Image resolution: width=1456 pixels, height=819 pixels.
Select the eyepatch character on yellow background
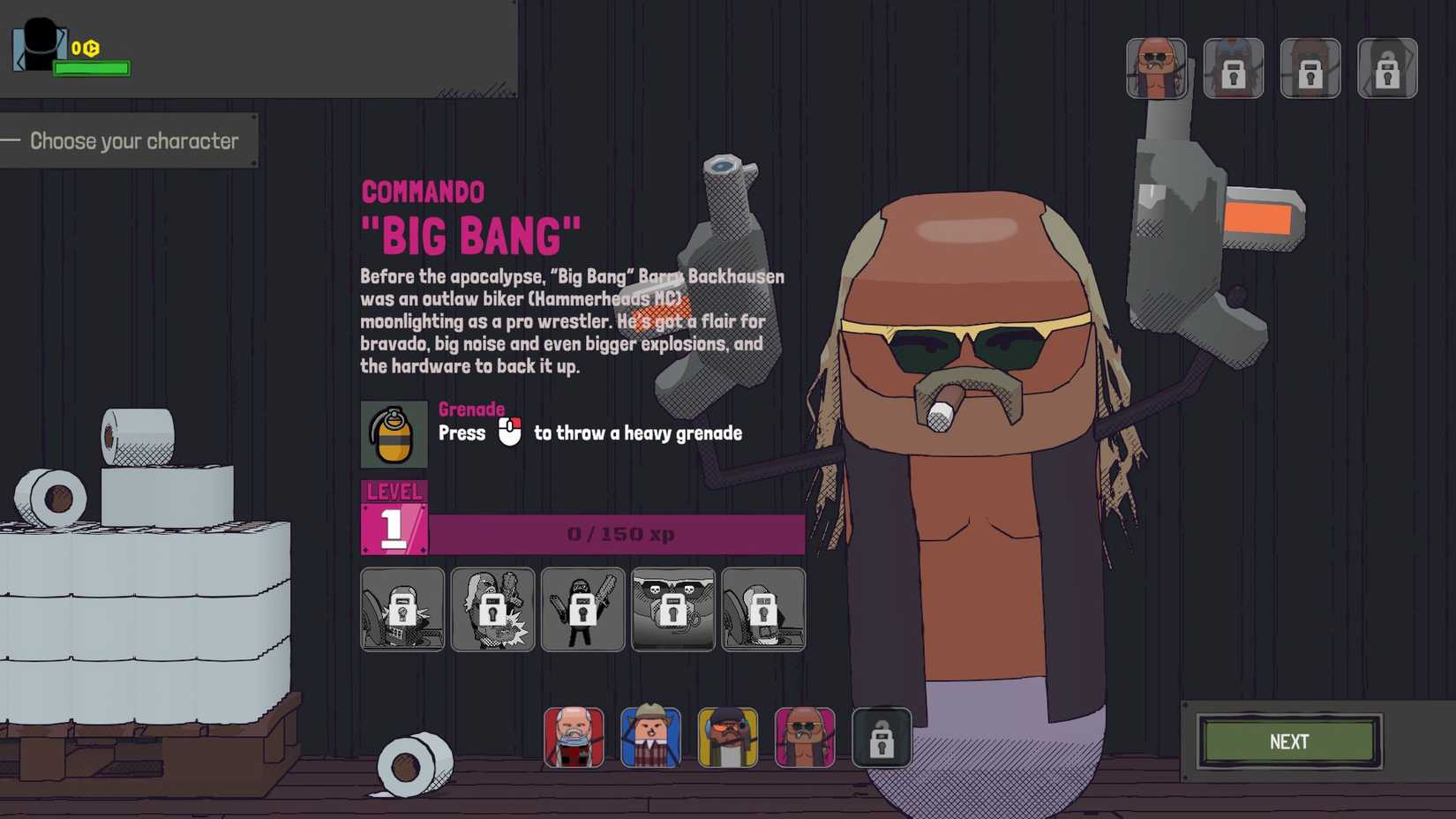tap(728, 739)
